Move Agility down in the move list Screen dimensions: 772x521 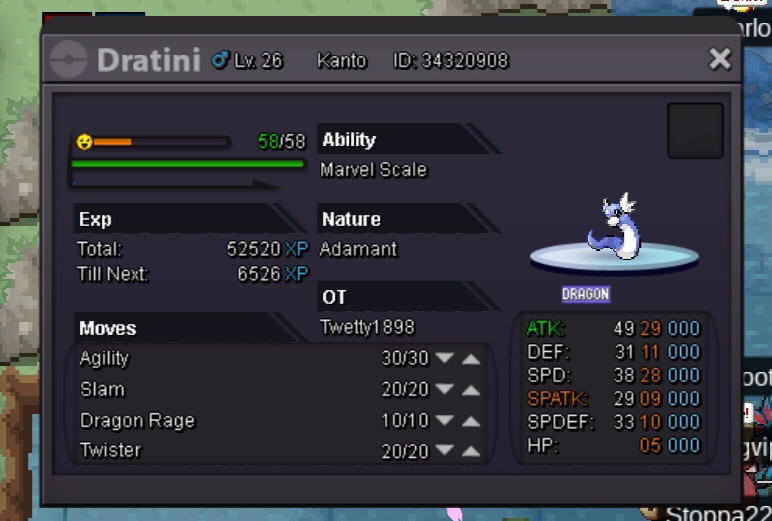pyautogui.click(x=445, y=359)
